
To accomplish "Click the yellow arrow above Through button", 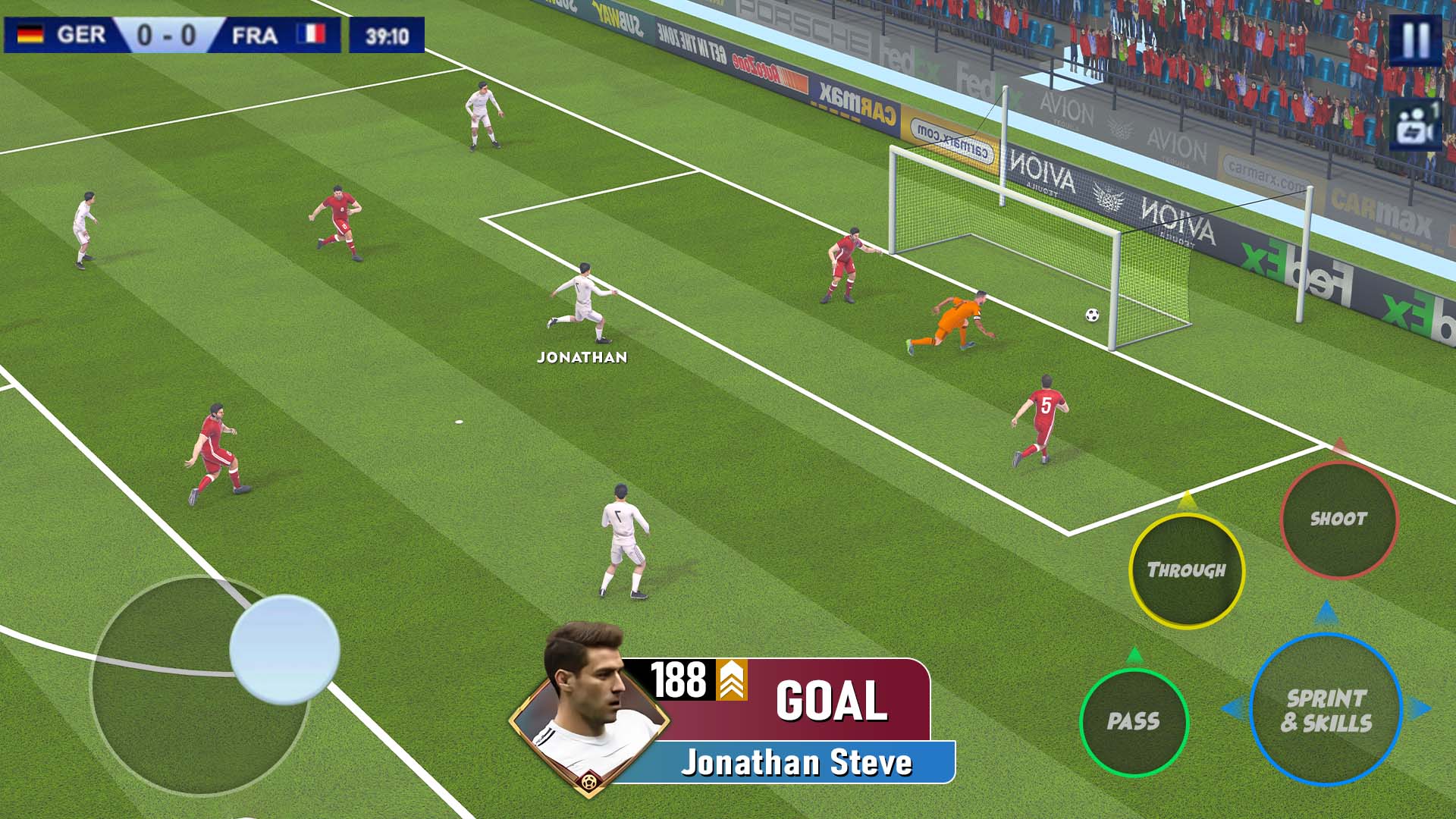I will click(1188, 500).
